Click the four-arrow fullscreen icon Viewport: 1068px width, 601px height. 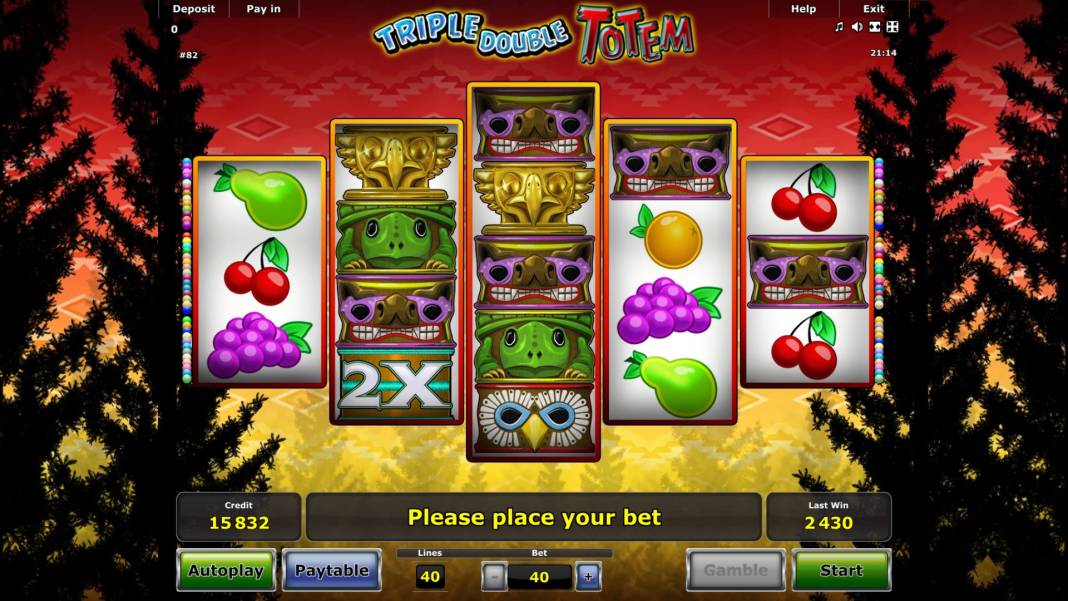pos(893,27)
